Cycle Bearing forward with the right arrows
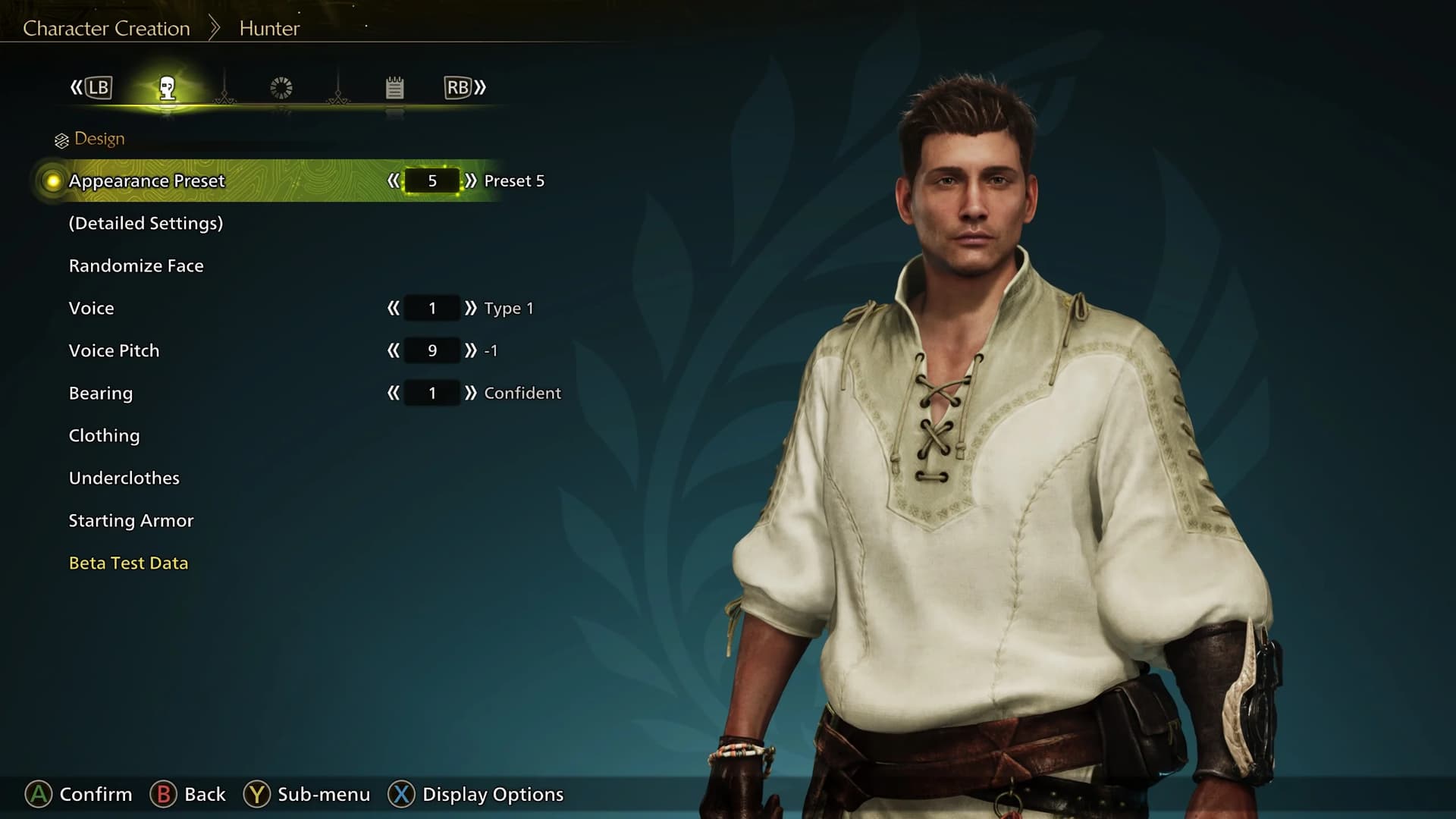 [x=469, y=393]
